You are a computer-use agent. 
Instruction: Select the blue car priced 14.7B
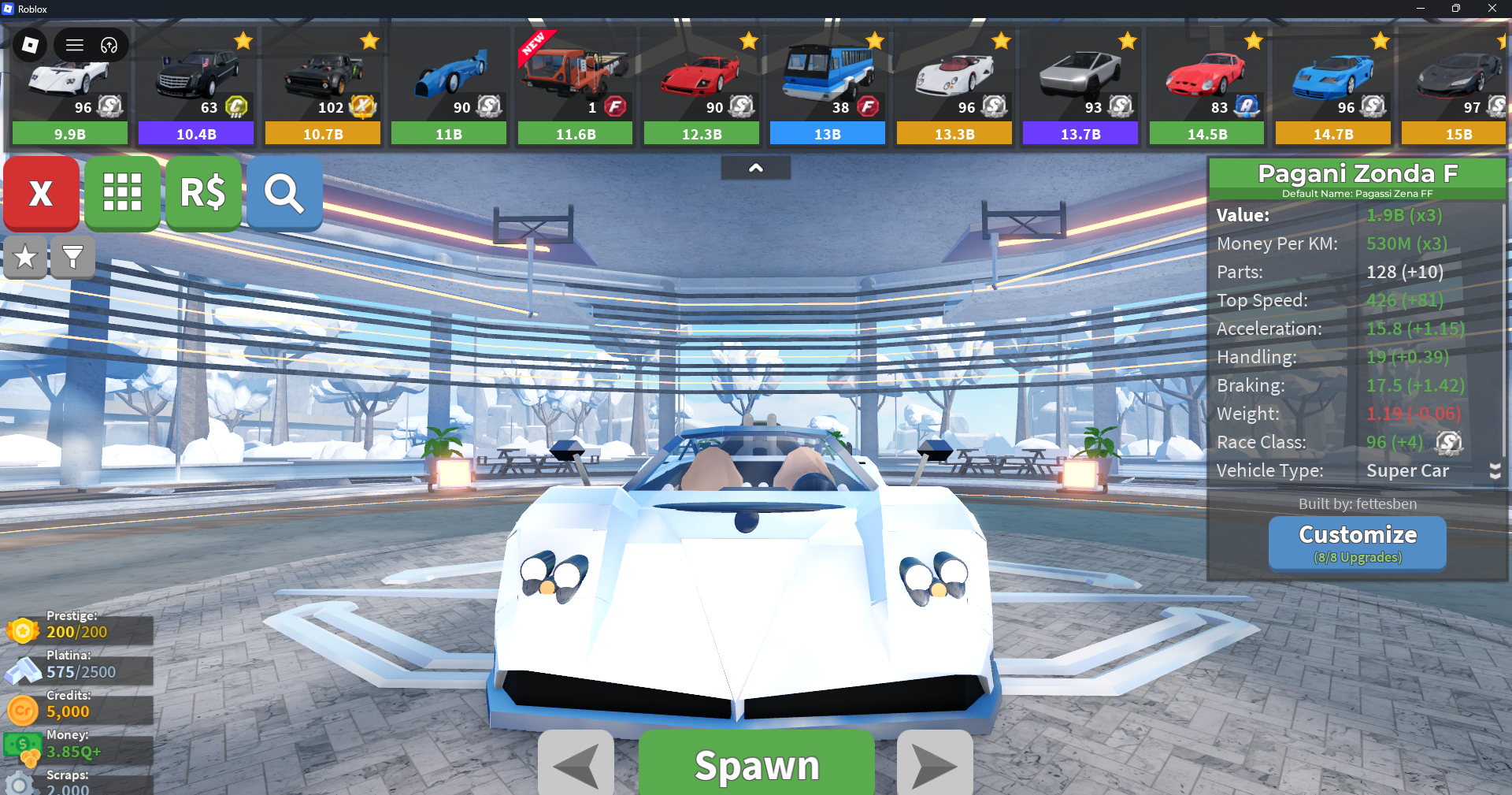pos(1333,87)
